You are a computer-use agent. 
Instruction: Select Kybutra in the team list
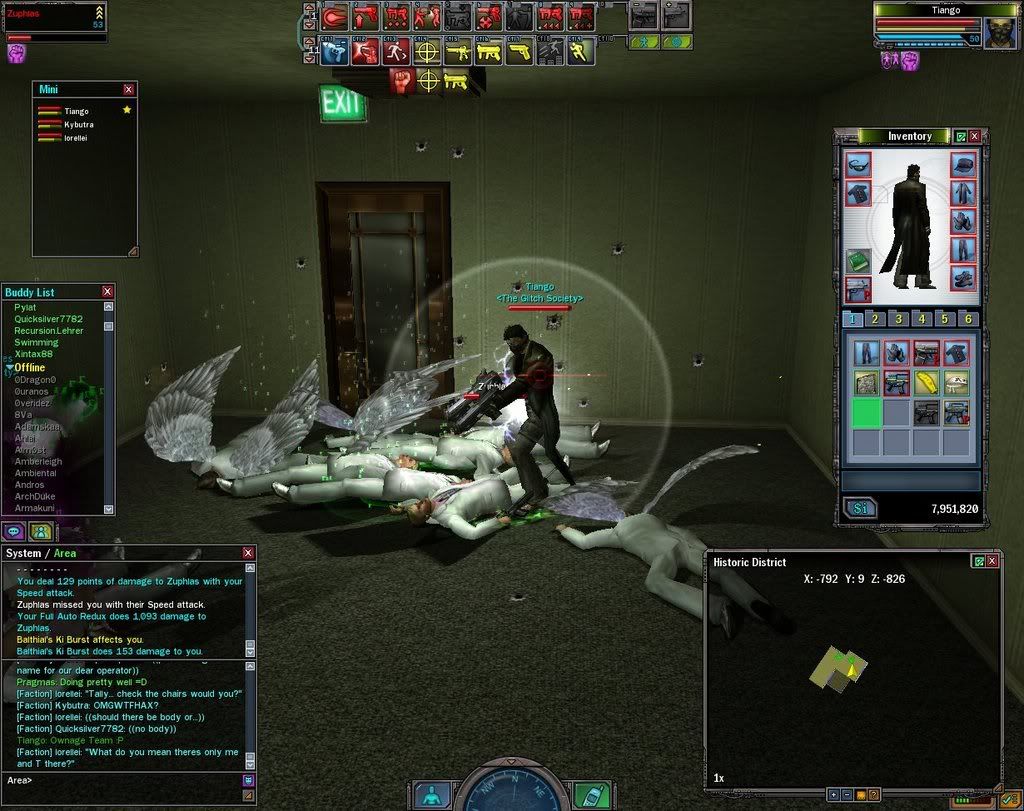point(78,125)
